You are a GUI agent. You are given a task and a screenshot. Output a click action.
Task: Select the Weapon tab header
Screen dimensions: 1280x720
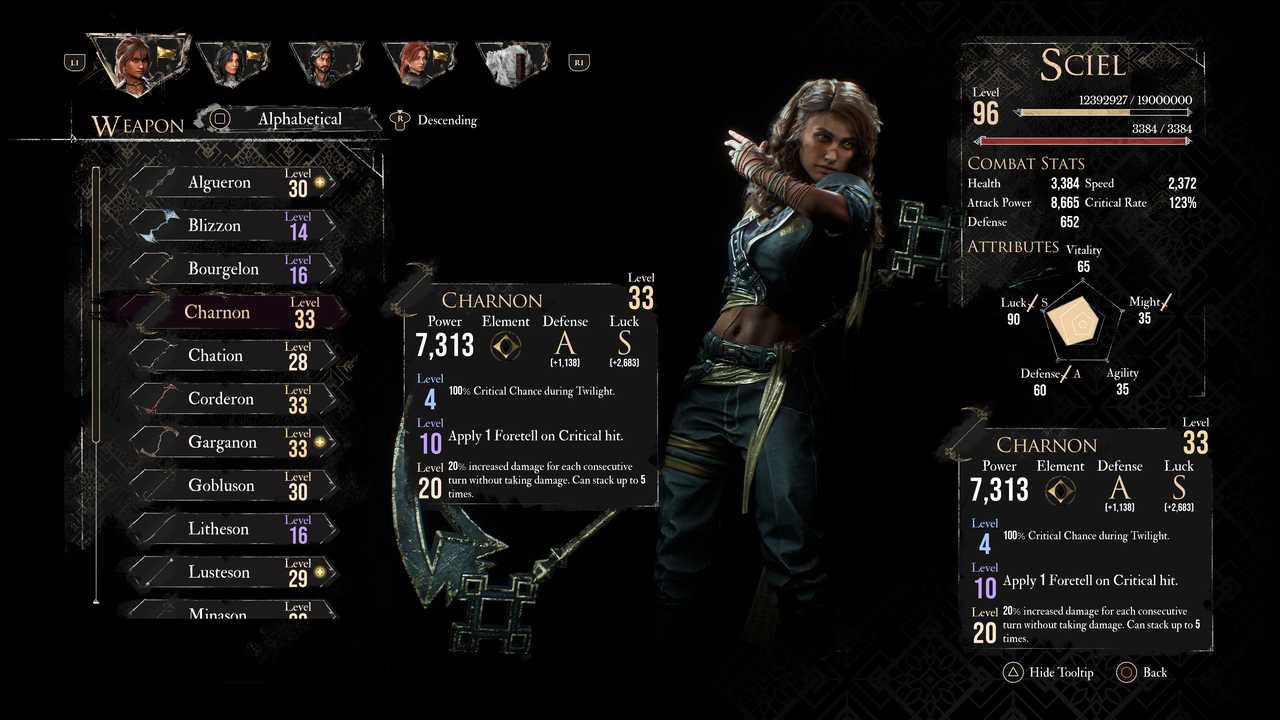click(138, 124)
